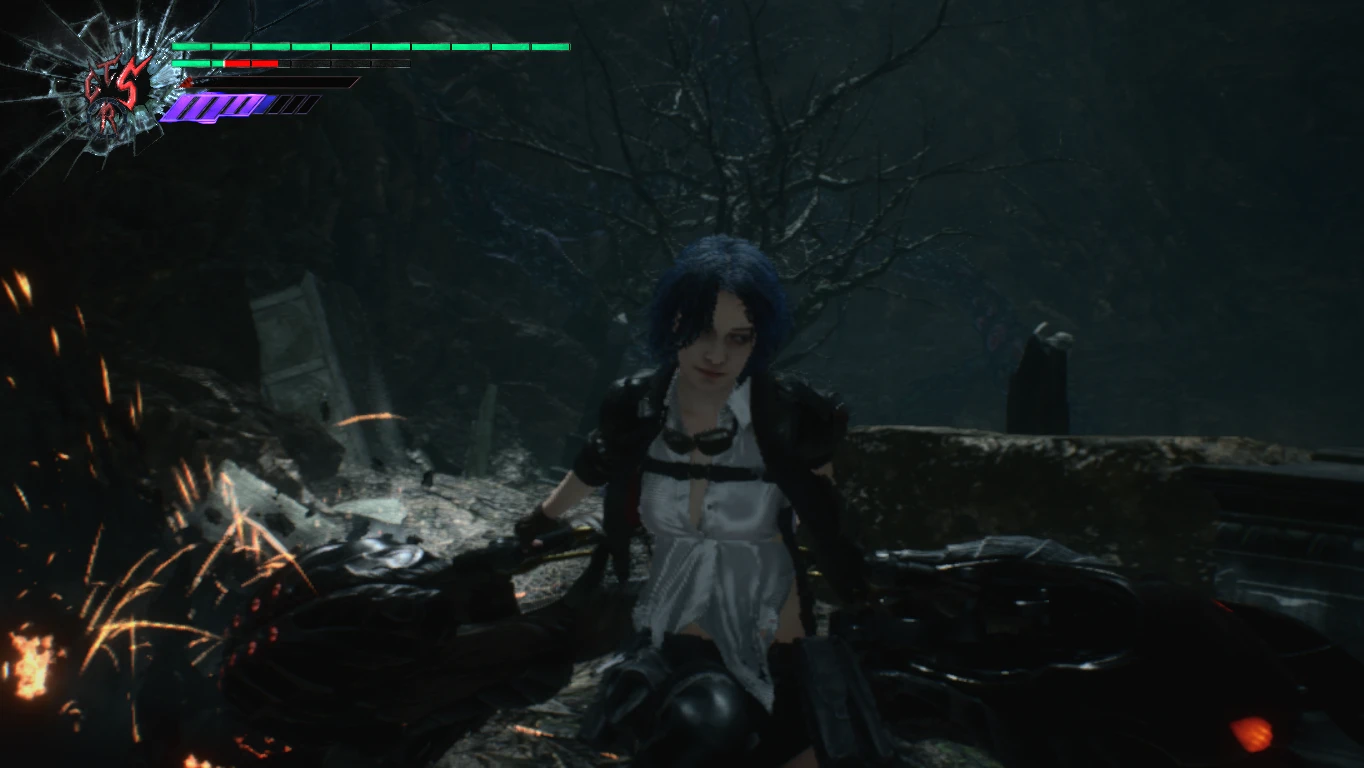The height and width of the screenshot is (768, 1364).
Task: Click the shattered-glass style emblem
Action: tap(117, 91)
